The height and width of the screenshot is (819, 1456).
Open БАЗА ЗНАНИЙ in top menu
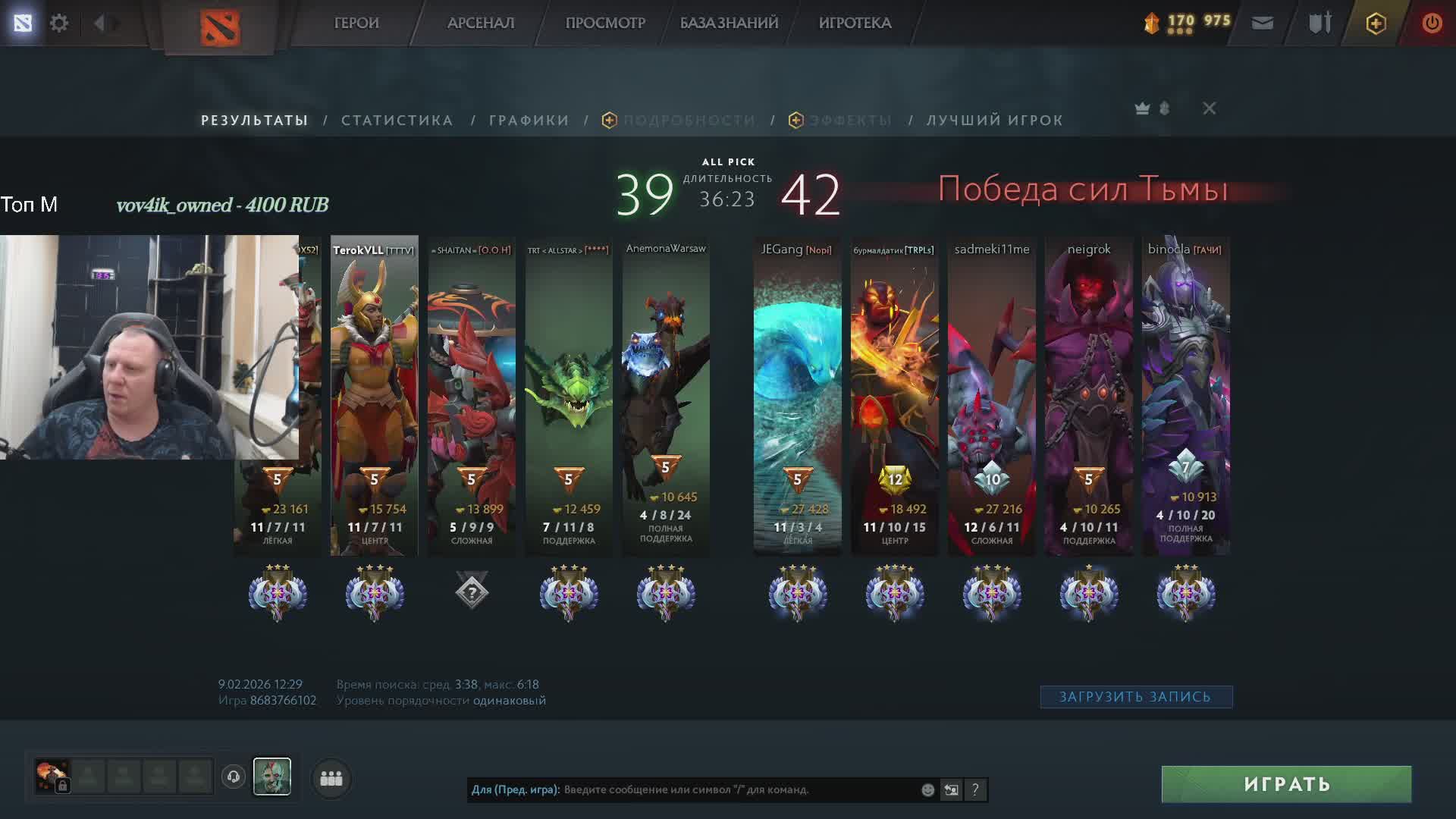click(729, 23)
